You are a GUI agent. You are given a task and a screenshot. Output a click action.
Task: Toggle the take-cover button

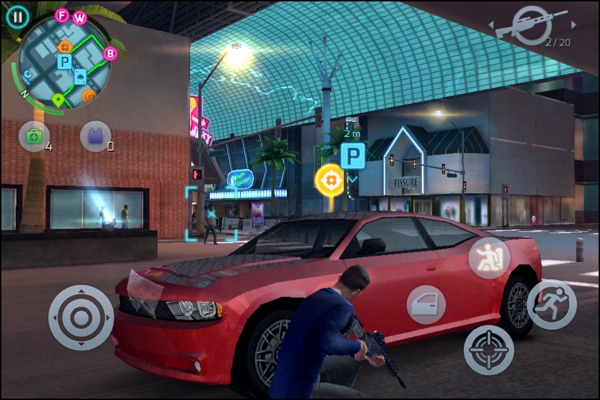(489, 257)
